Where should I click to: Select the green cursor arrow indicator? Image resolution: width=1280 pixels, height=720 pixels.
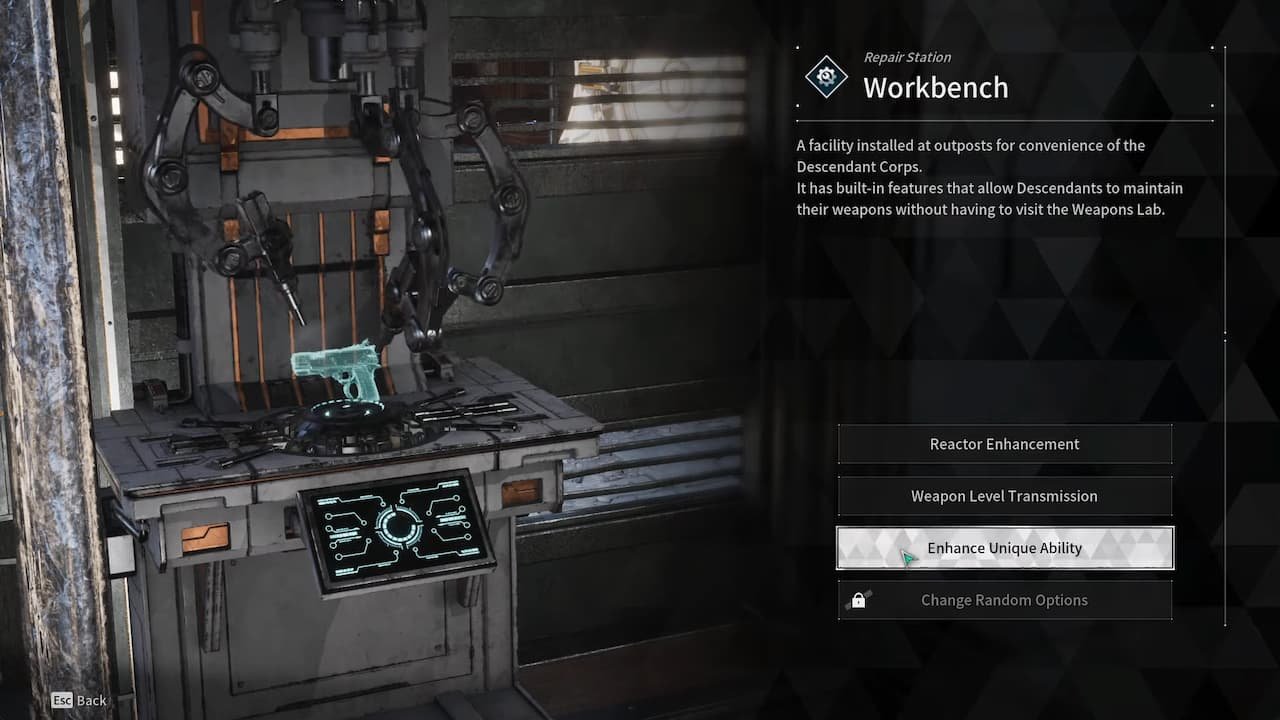tap(908, 556)
